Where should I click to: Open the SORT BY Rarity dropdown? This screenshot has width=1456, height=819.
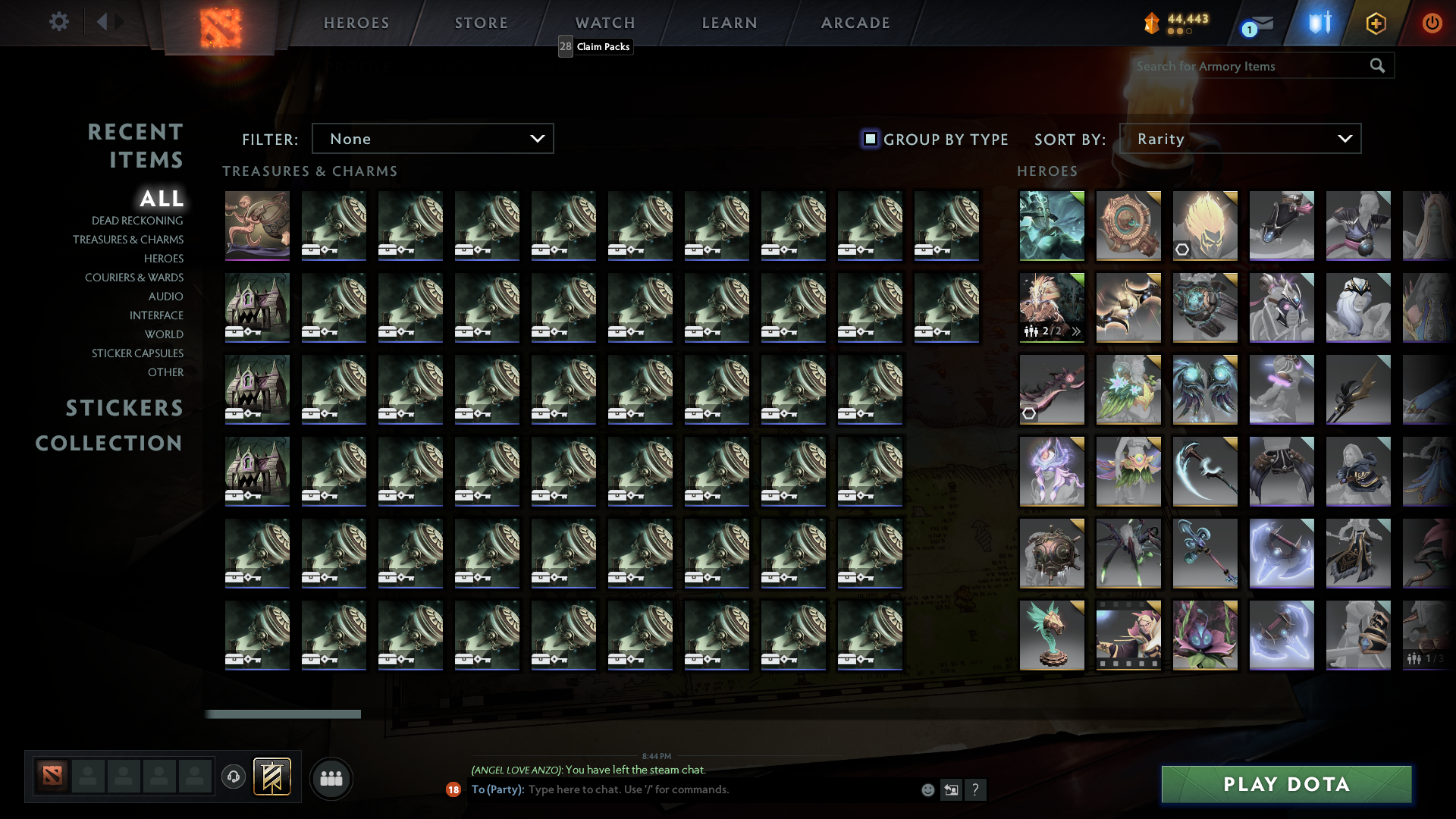click(x=1240, y=138)
